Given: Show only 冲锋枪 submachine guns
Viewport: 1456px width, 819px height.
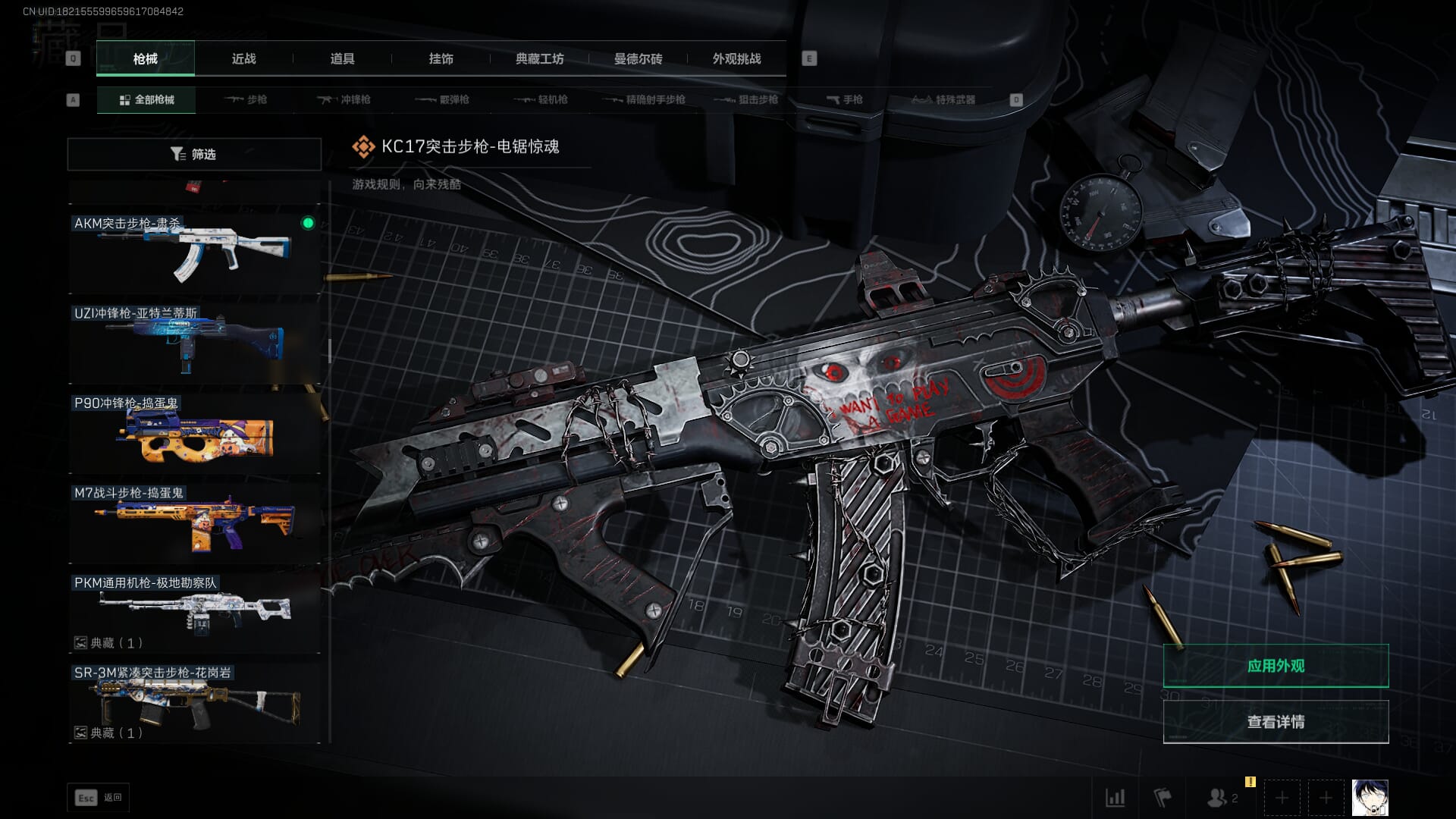Looking at the screenshot, I should 344,99.
